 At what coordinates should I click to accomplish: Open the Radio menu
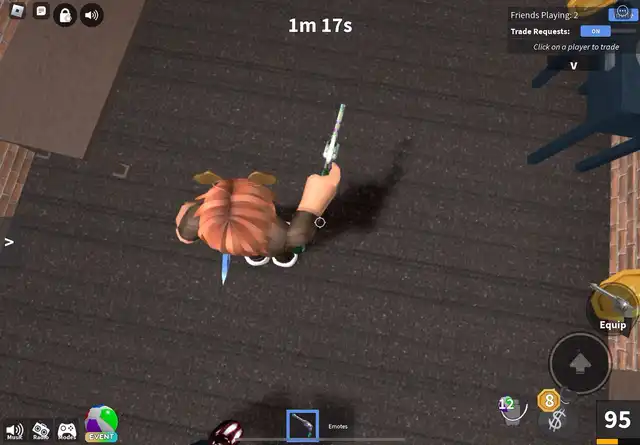pos(41,430)
